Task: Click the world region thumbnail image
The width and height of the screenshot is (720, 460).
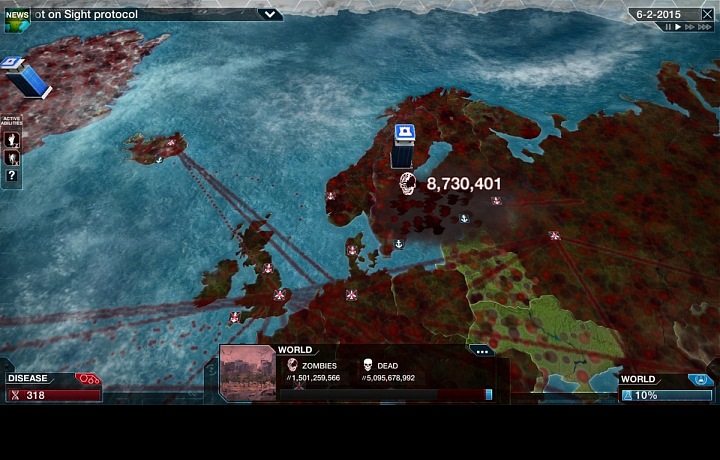Action: point(247,373)
